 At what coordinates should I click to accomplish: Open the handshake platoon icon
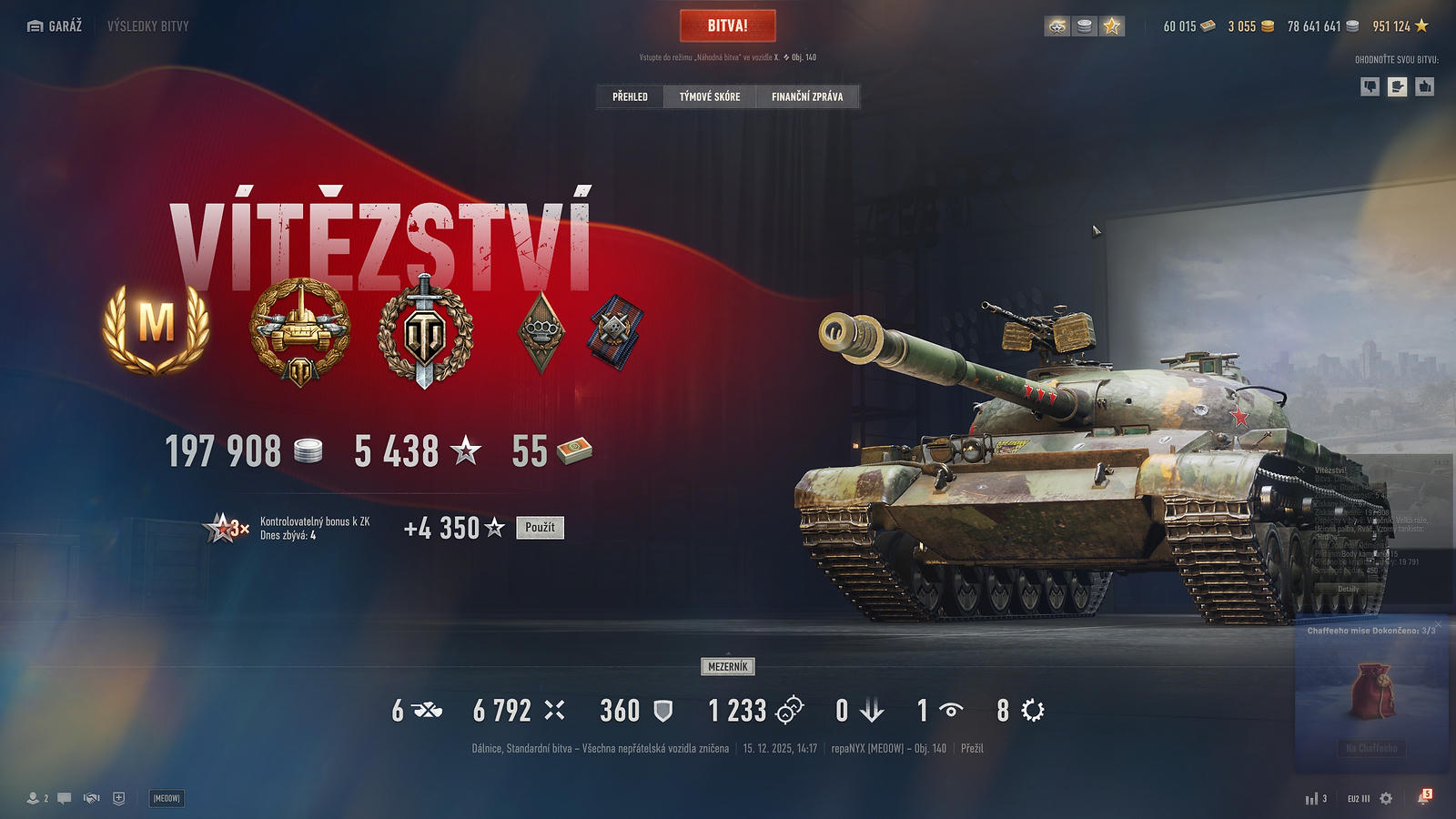(x=91, y=798)
